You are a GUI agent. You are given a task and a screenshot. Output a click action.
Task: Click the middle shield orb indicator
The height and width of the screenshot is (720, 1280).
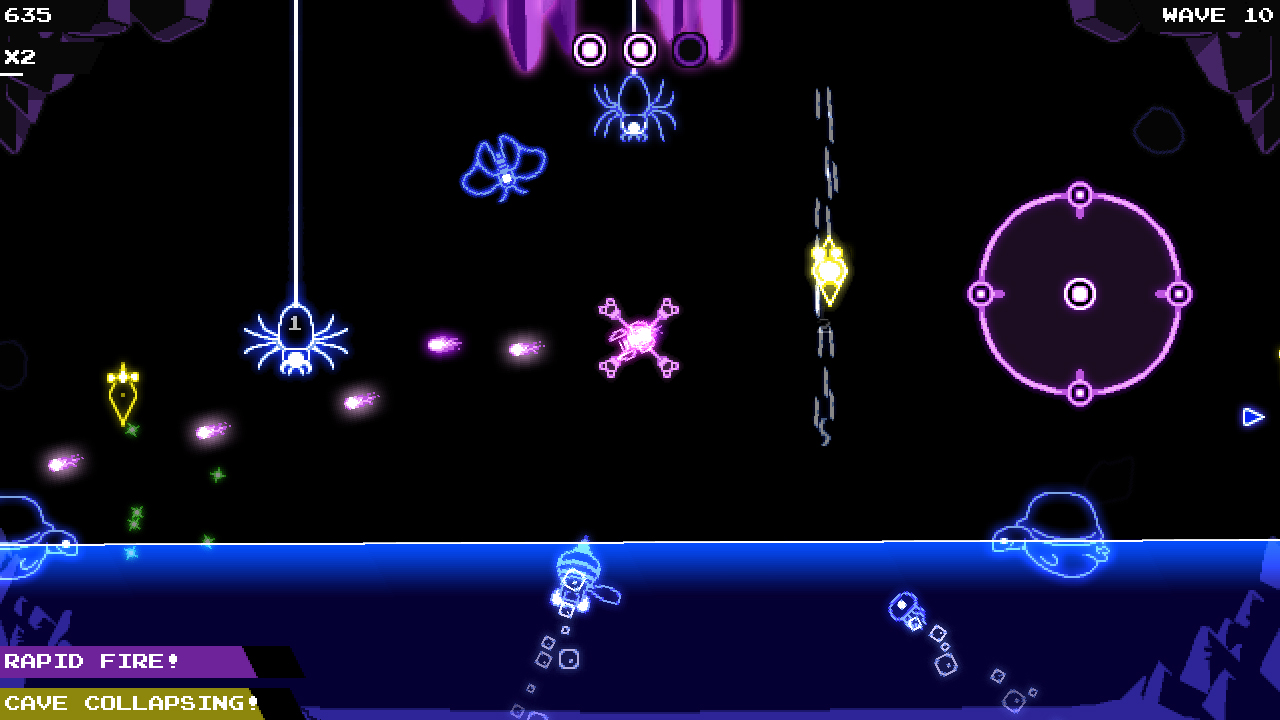pos(640,49)
